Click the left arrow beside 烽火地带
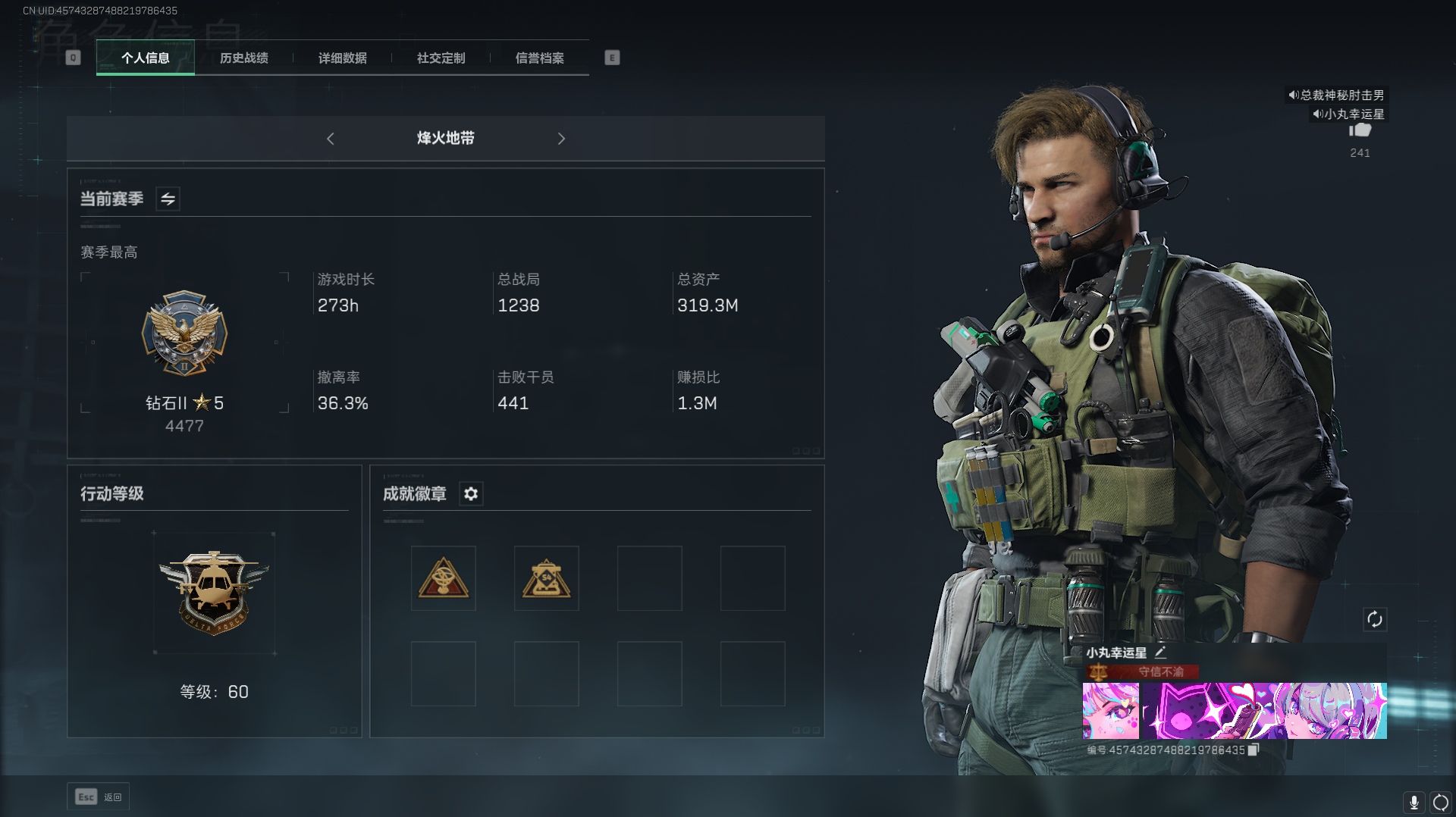This screenshot has width=1456, height=817. click(x=331, y=139)
